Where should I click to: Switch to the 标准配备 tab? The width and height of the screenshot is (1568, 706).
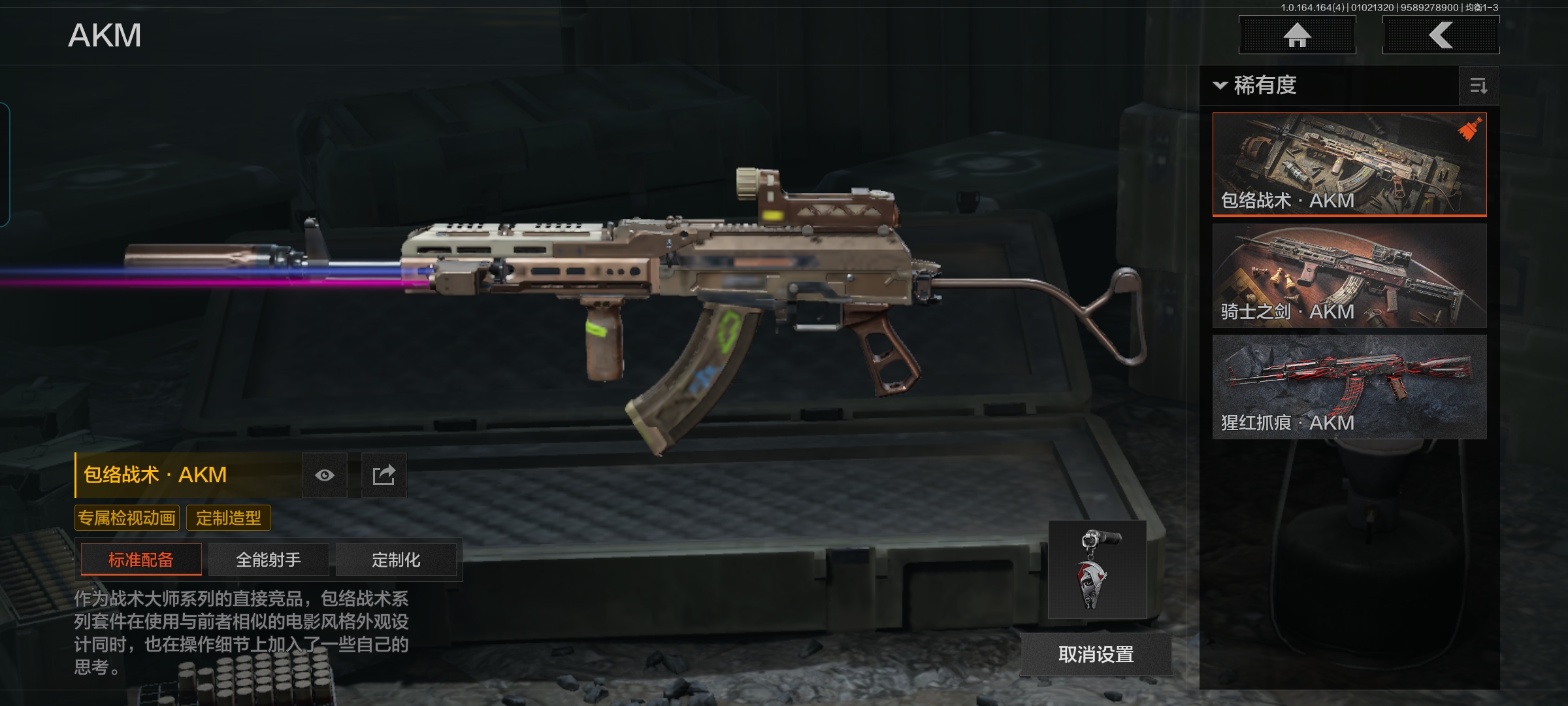(141, 560)
